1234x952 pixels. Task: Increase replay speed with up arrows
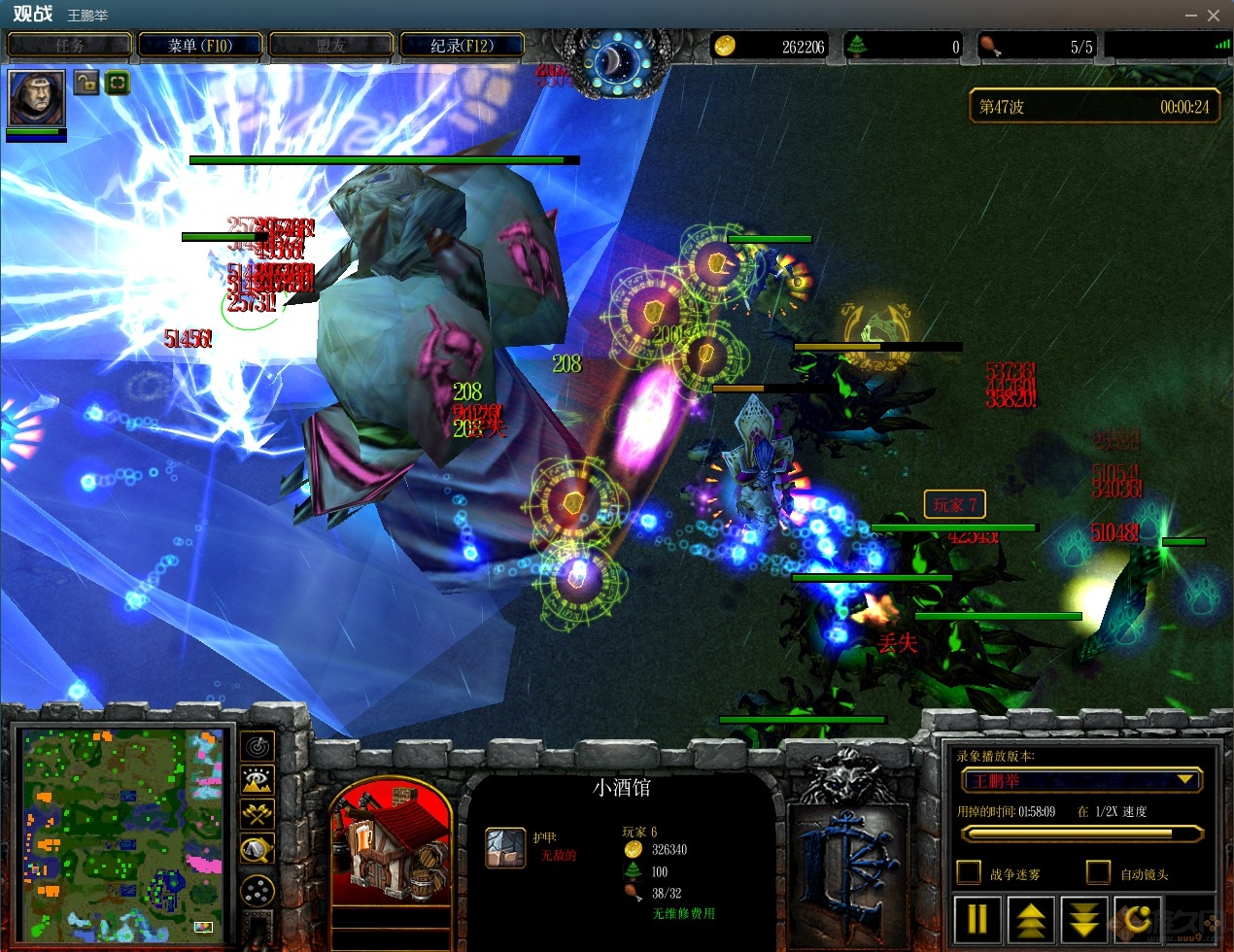click(x=1031, y=918)
